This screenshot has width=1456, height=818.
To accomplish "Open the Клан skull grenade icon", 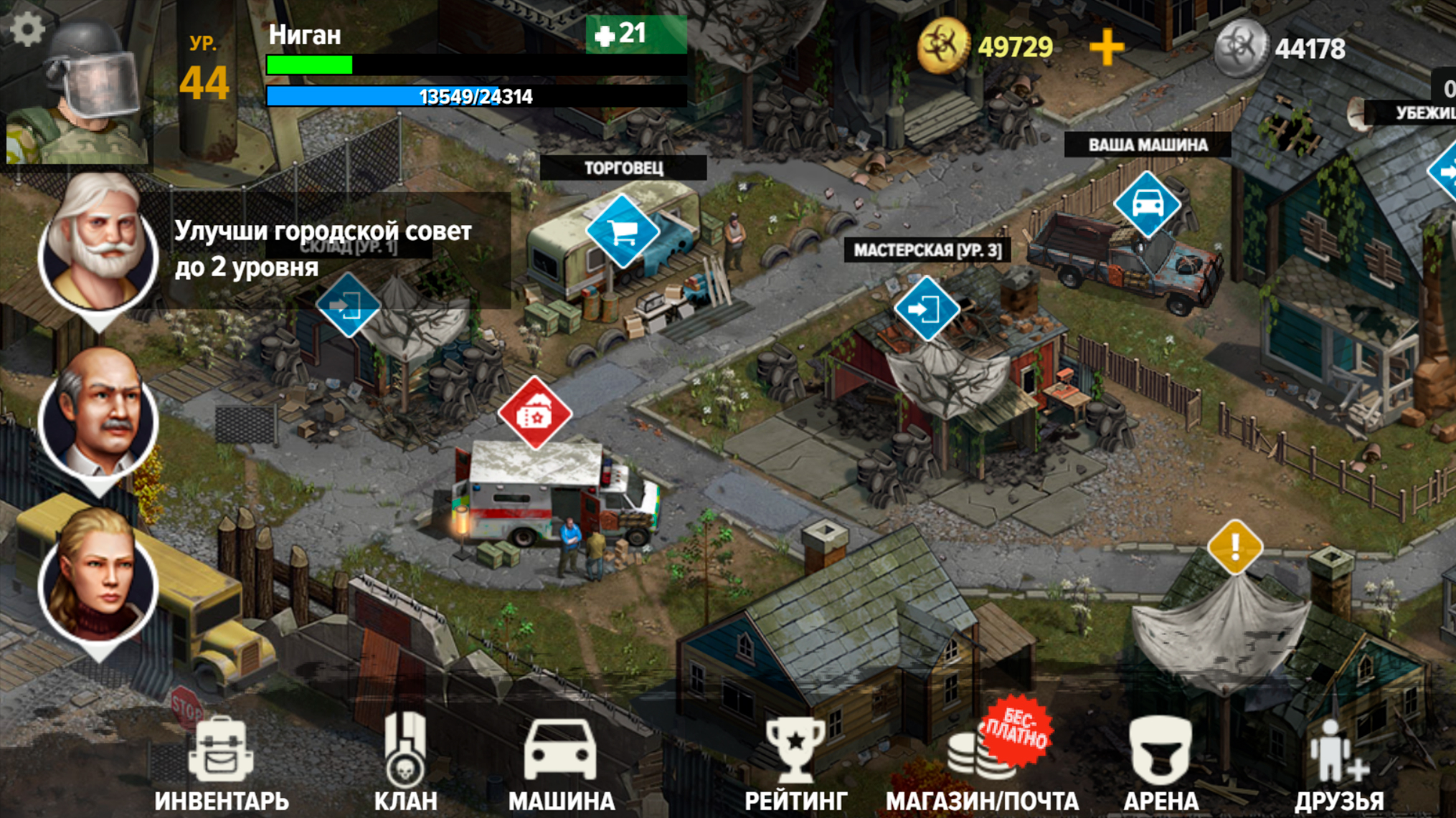I will [405, 749].
